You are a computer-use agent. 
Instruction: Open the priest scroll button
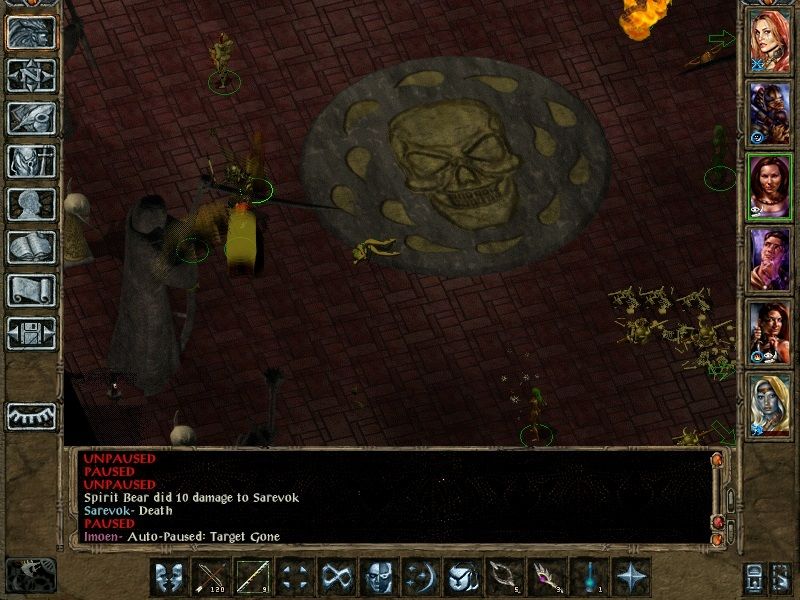click(x=31, y=290)
